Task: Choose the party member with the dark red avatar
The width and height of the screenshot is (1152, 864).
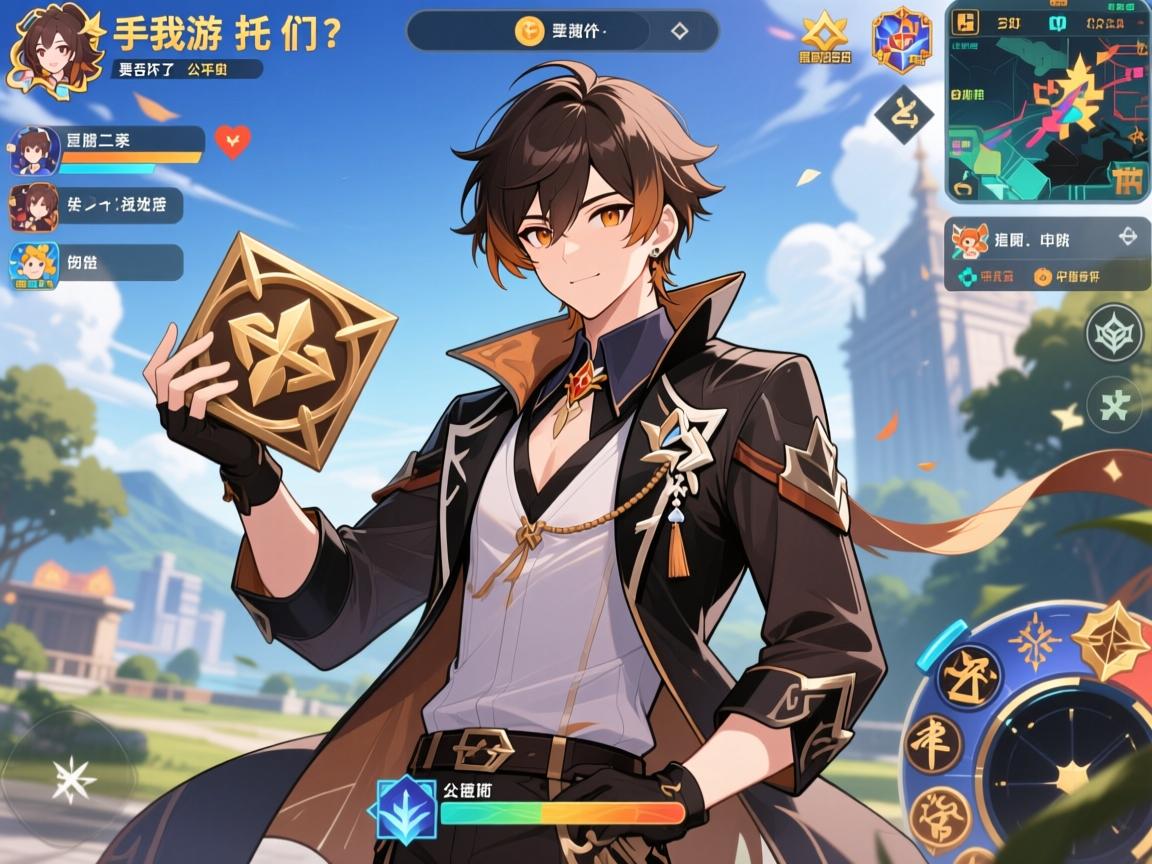Action: [97, 206]
